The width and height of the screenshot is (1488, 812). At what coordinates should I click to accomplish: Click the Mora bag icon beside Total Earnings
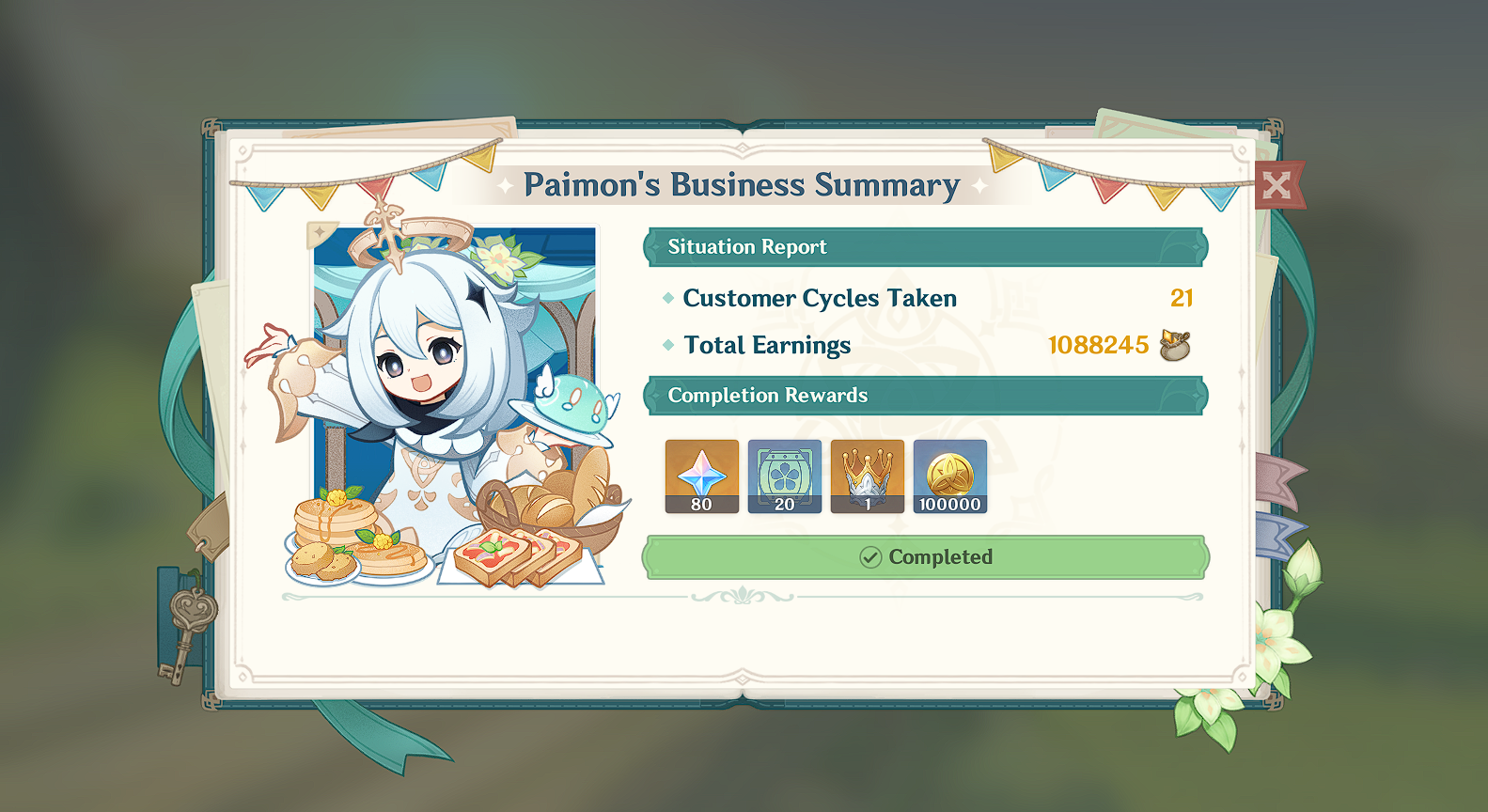1176,346
